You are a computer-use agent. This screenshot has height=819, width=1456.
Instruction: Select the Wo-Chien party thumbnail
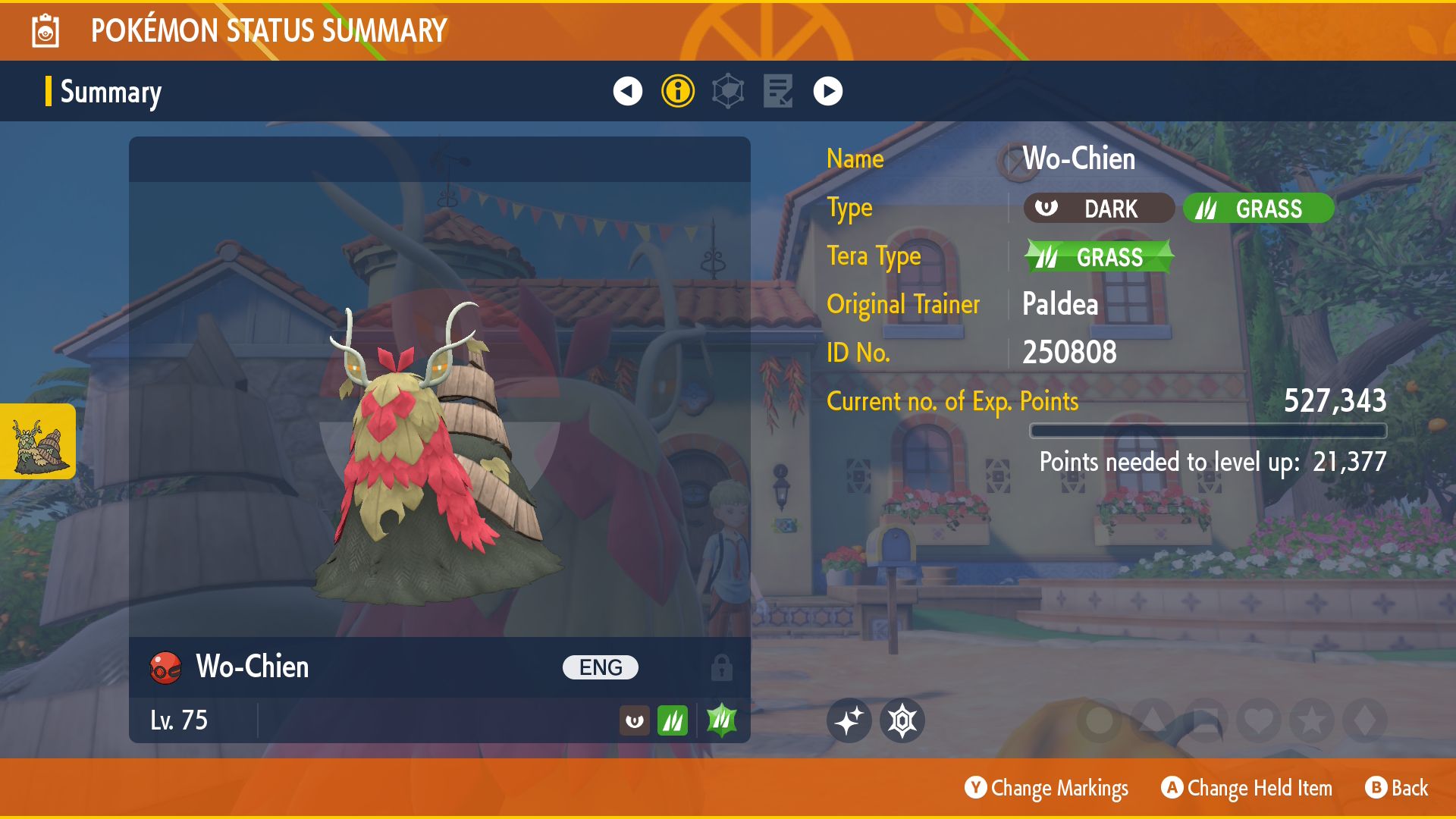pyautogui.click(x=38, y=441)
